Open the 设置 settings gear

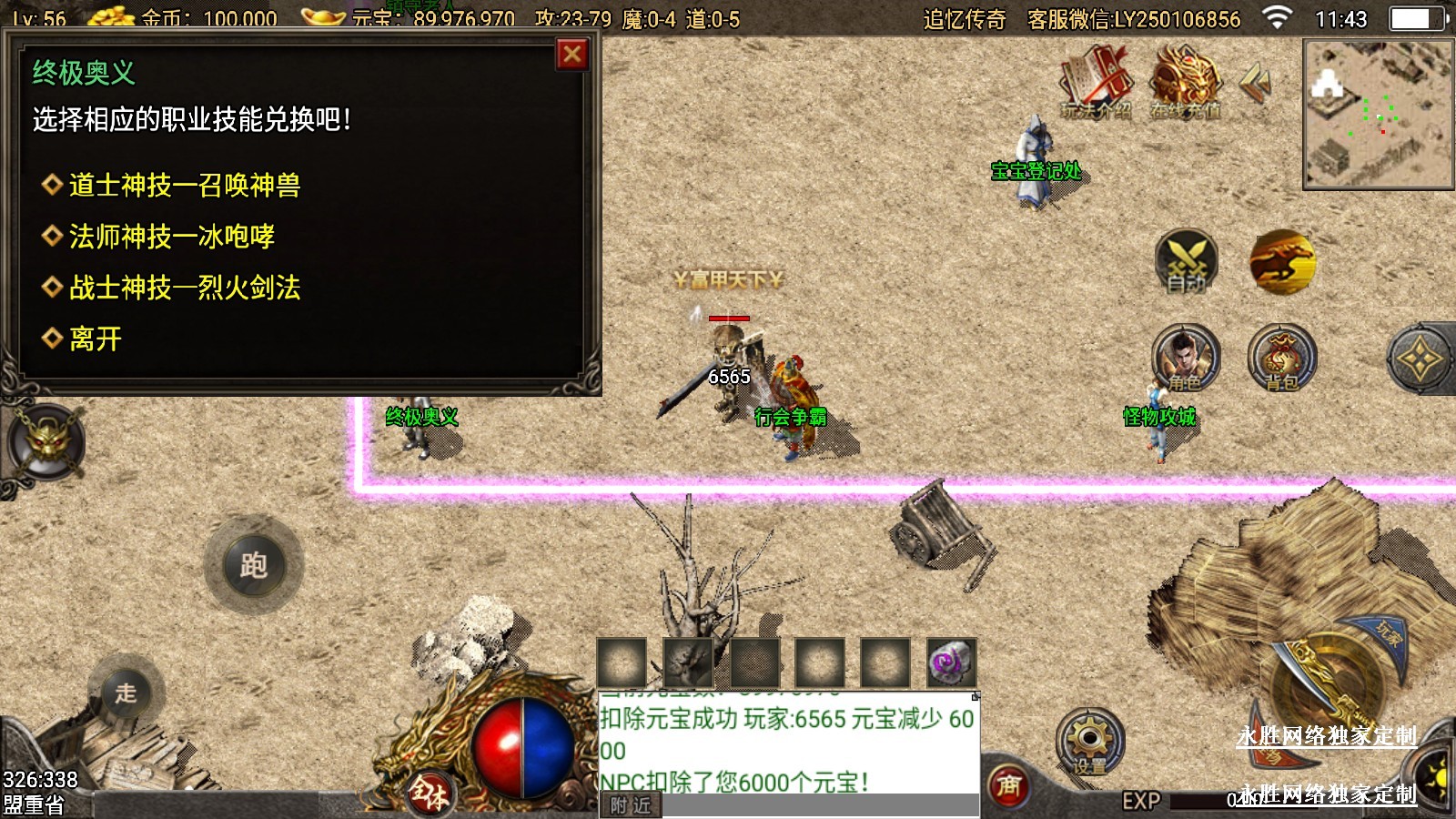[1089, 741]
